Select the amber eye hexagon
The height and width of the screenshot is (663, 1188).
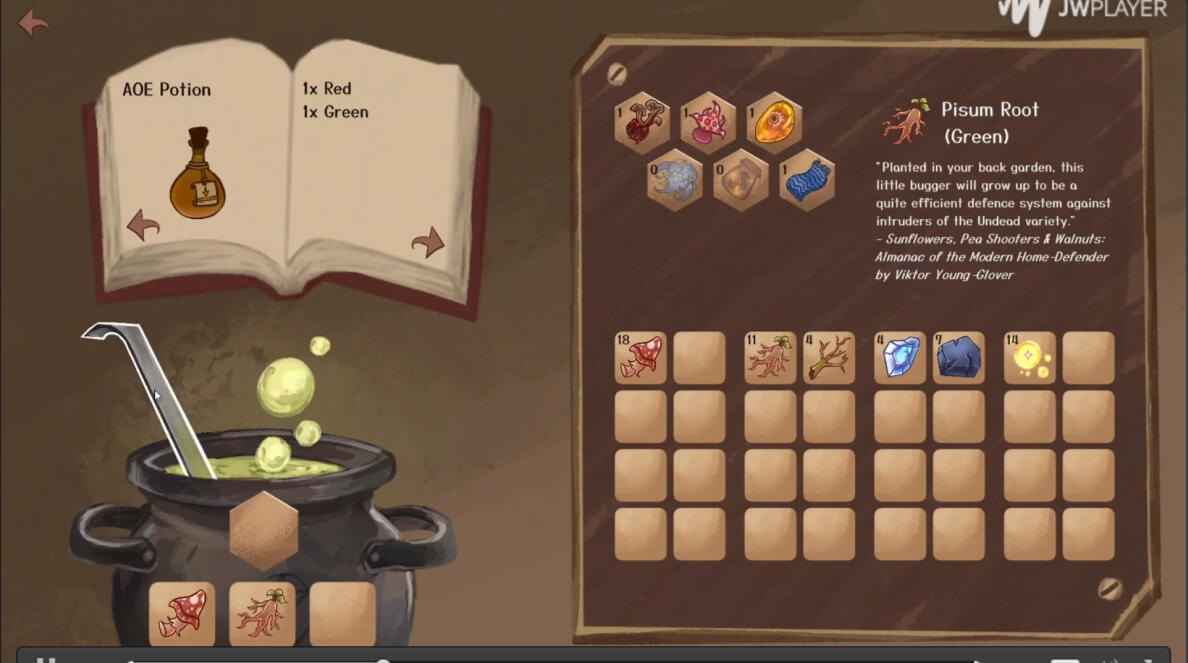tap(774, 121)
